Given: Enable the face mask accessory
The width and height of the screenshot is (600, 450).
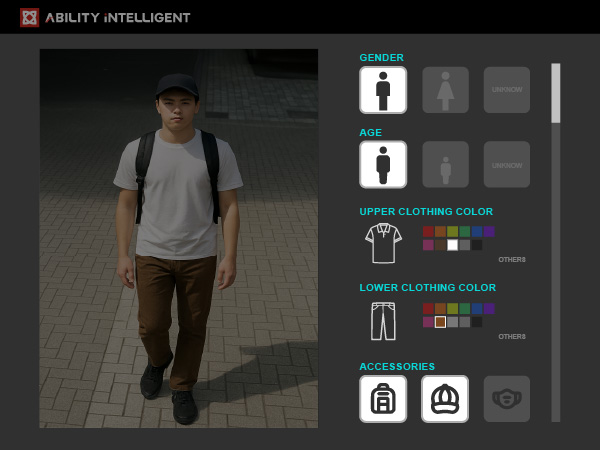Looking at the screenshot, I should [507, 399].
